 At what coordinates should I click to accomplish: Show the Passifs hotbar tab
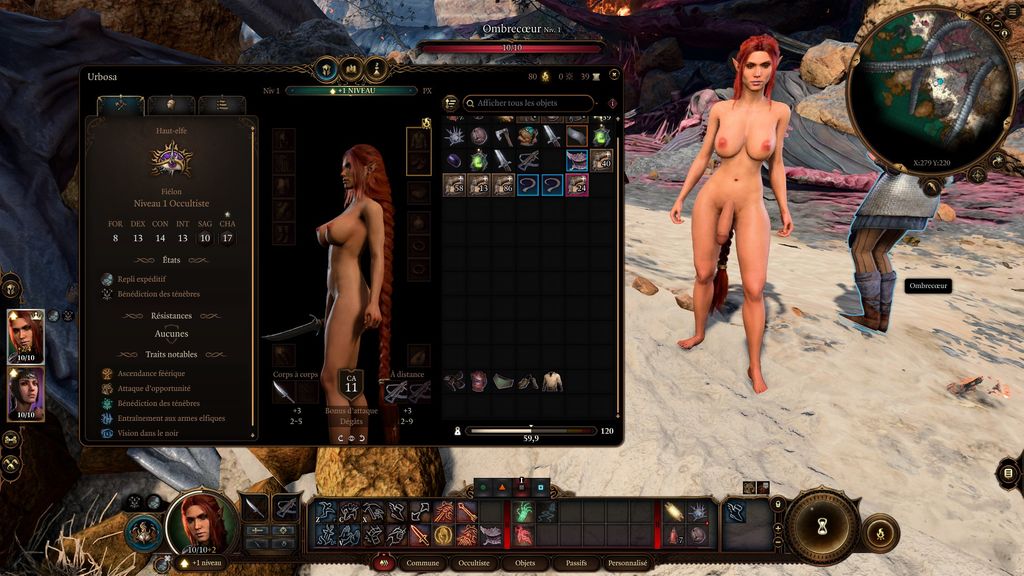[575, 563]
